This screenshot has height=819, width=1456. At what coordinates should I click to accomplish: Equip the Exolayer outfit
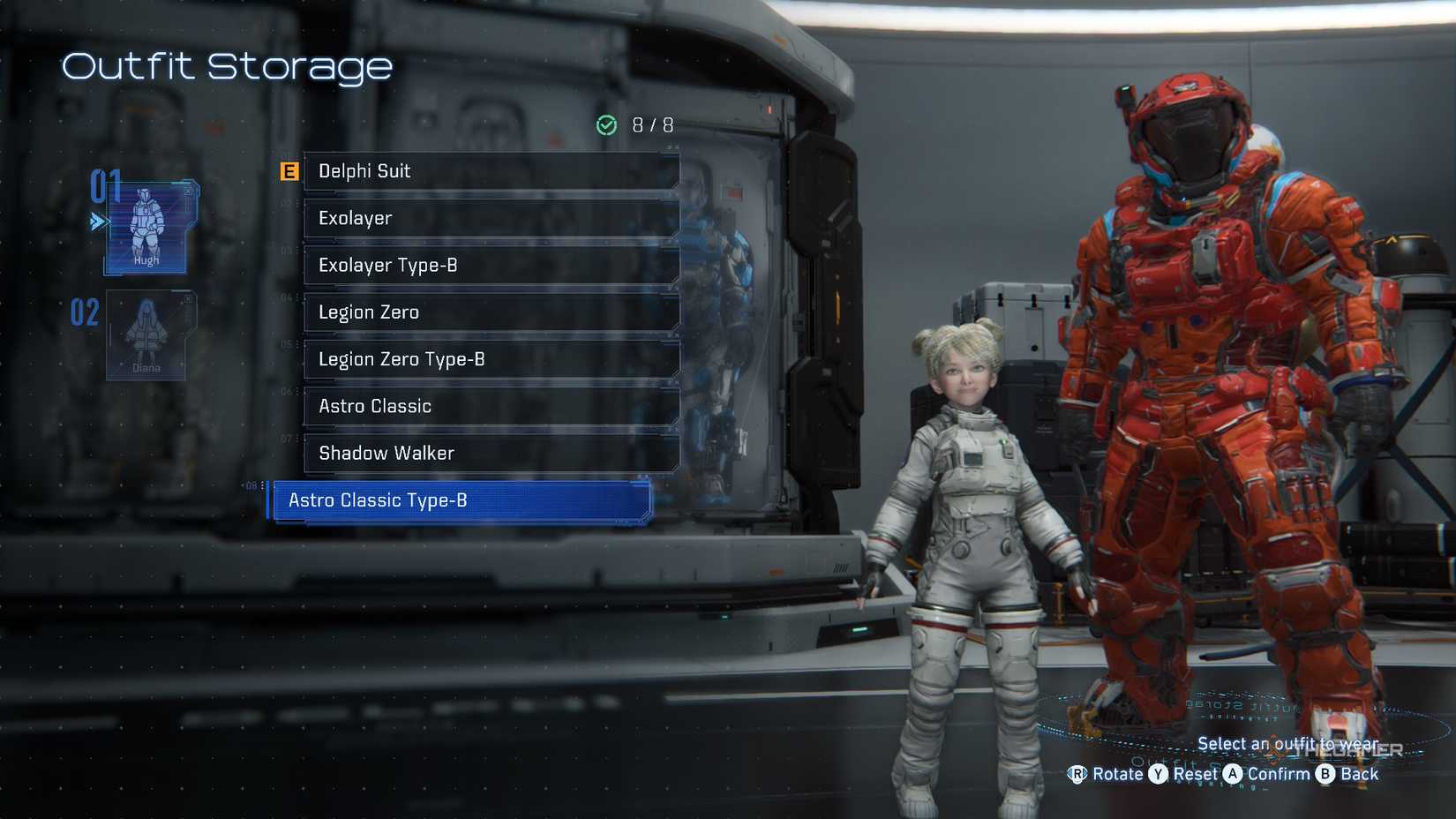click(491, 218)
